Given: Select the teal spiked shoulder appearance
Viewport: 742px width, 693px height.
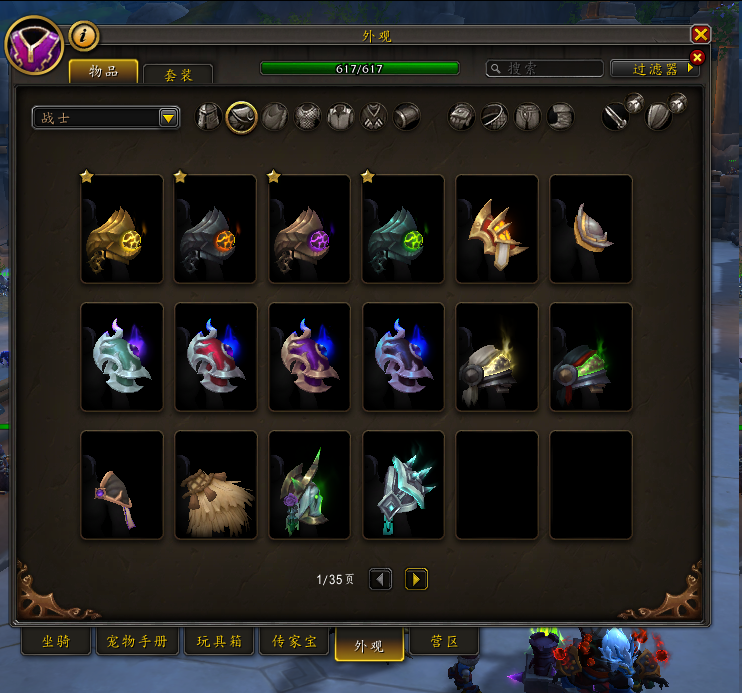Looking at the screenshot, I should click(x=403, y=485).
